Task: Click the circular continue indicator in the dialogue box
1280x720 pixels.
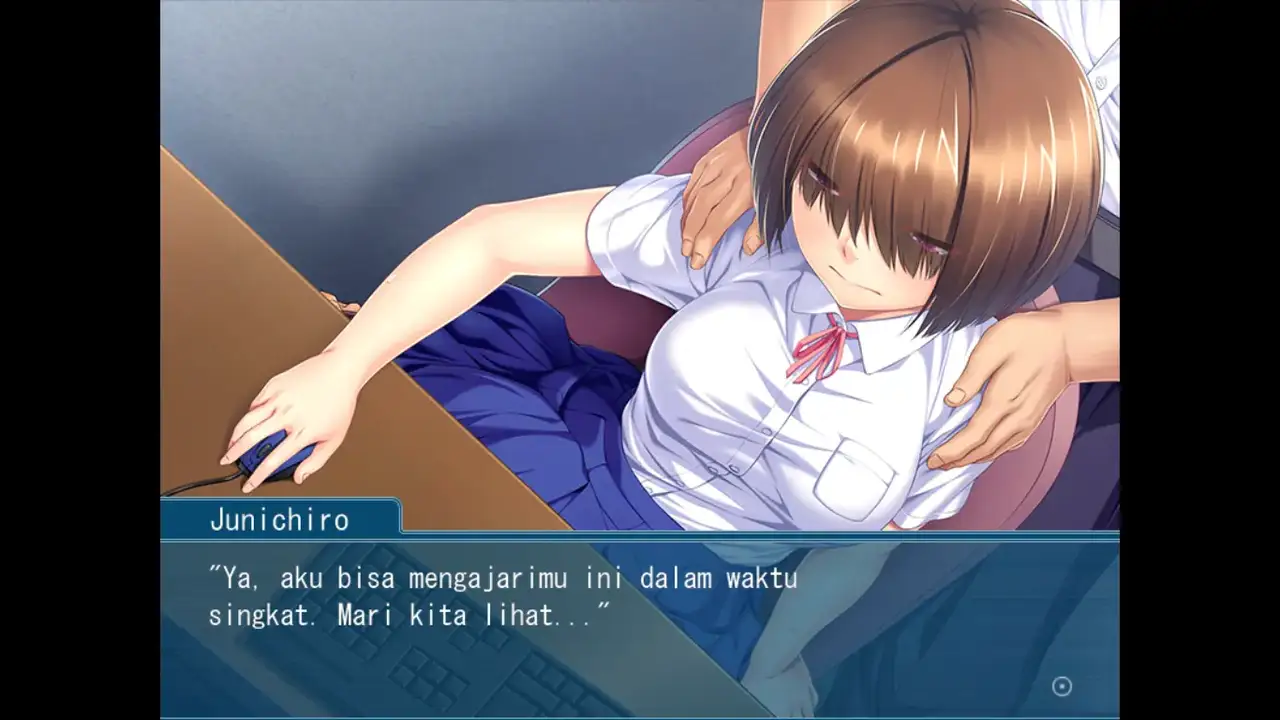Action: (x=1062, y=686)
